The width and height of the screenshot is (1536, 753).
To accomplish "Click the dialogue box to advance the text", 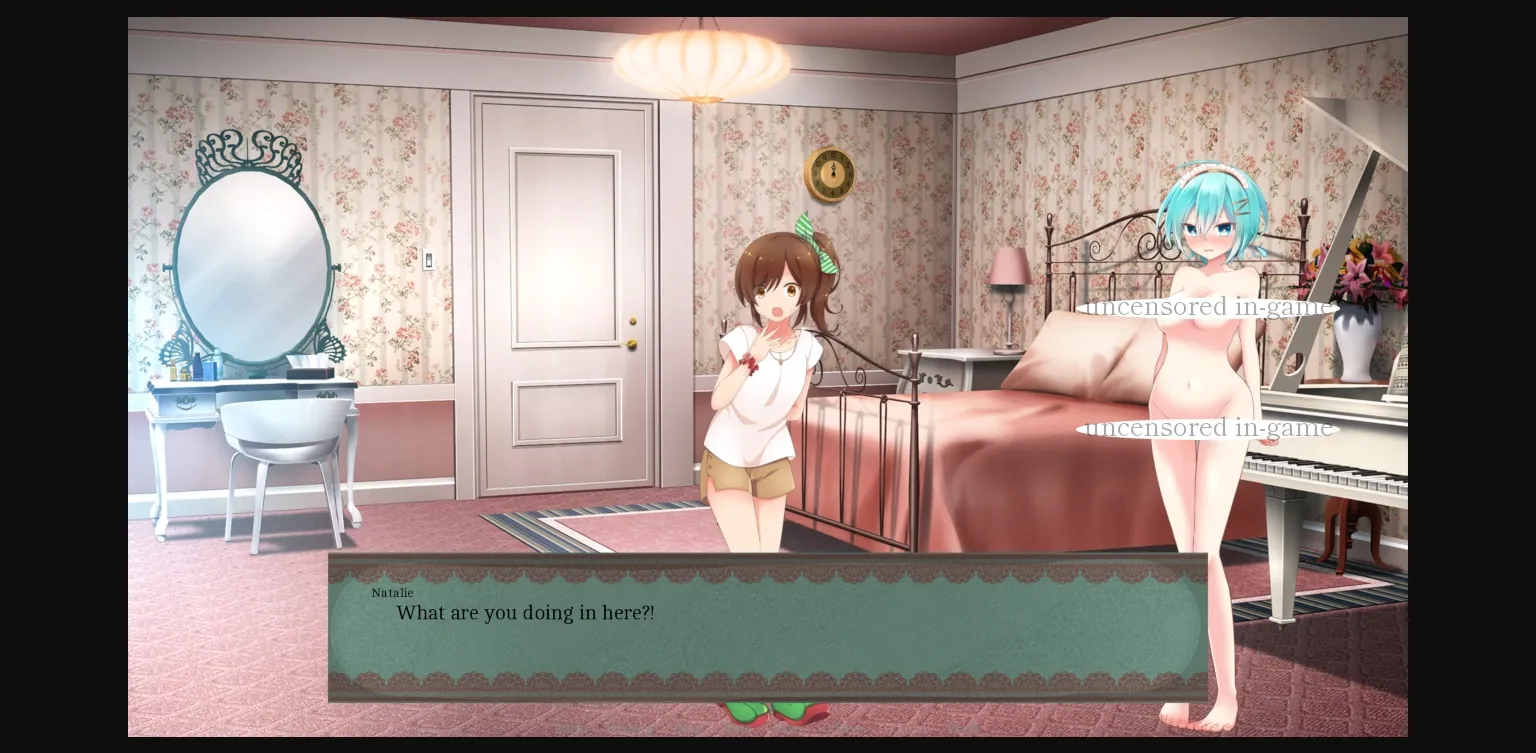I will tap(766, 630).
